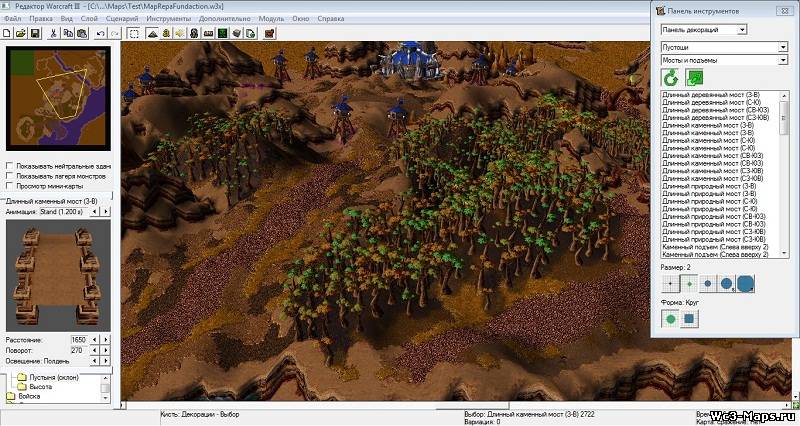Choose the square brush shape button
The height and width of the screenshot is (426, 800).
tap(690, 319)
